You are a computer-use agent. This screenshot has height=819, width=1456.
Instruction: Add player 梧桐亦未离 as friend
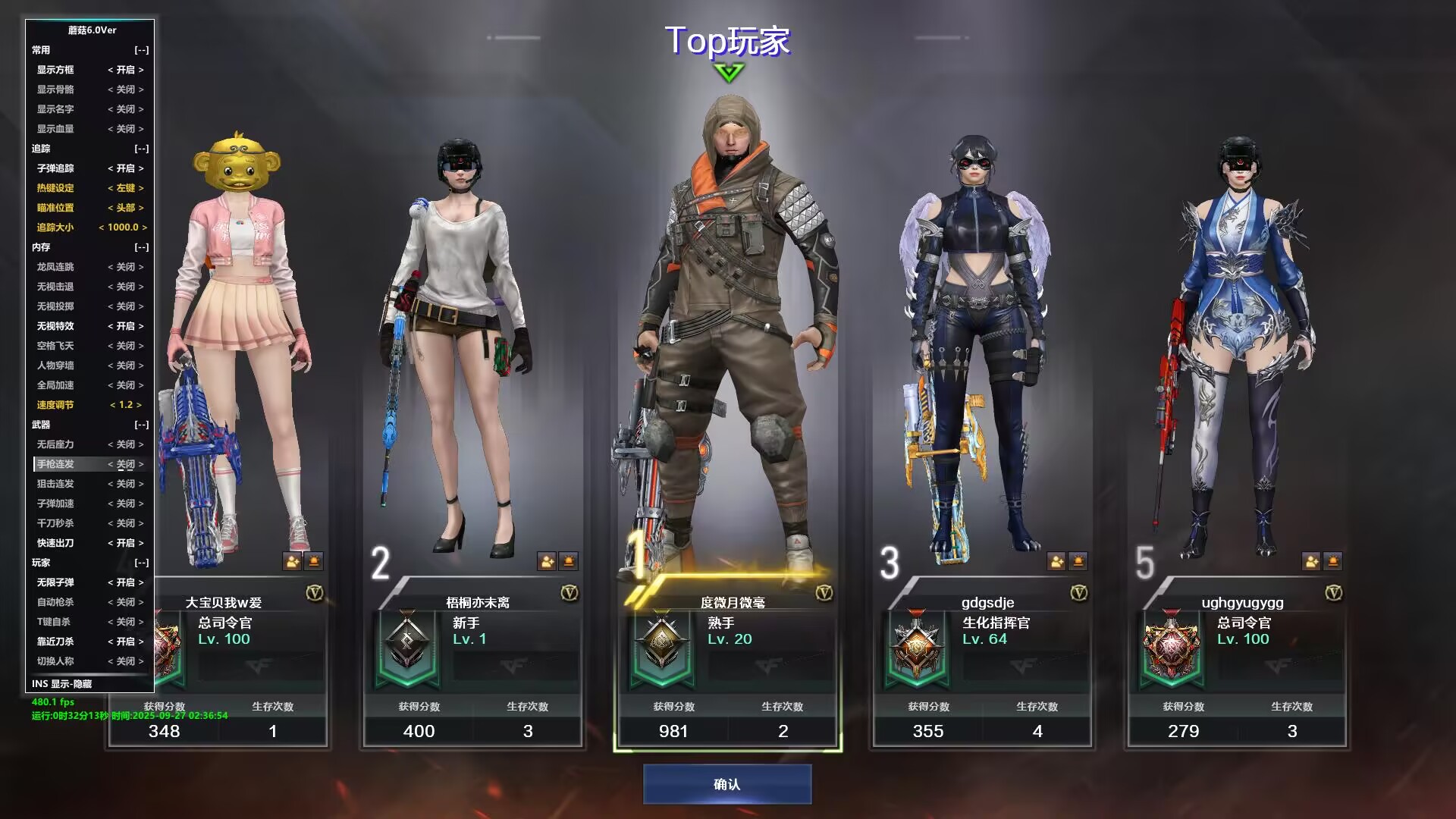(546, 561)
